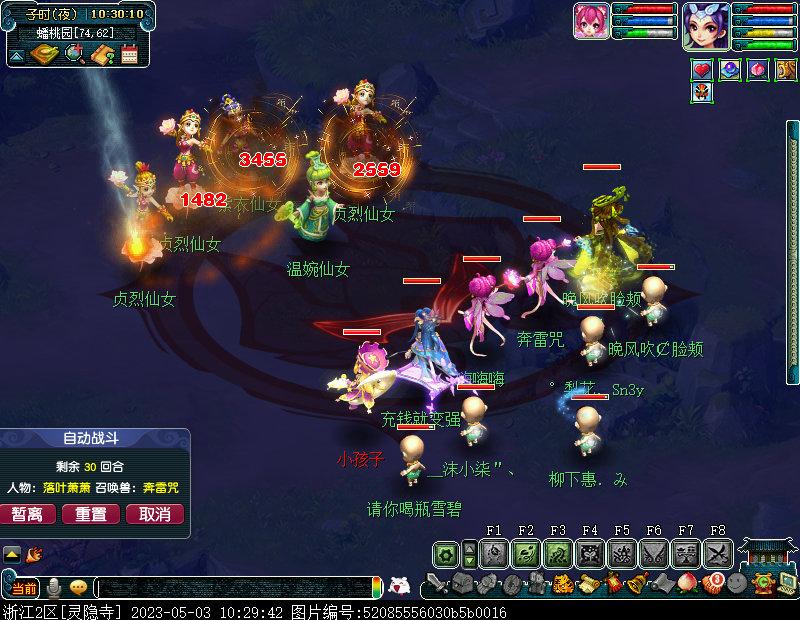Screen dimensions: 800x620
Task: Open the peach icon in bottom toolbar
Action: 687,583
